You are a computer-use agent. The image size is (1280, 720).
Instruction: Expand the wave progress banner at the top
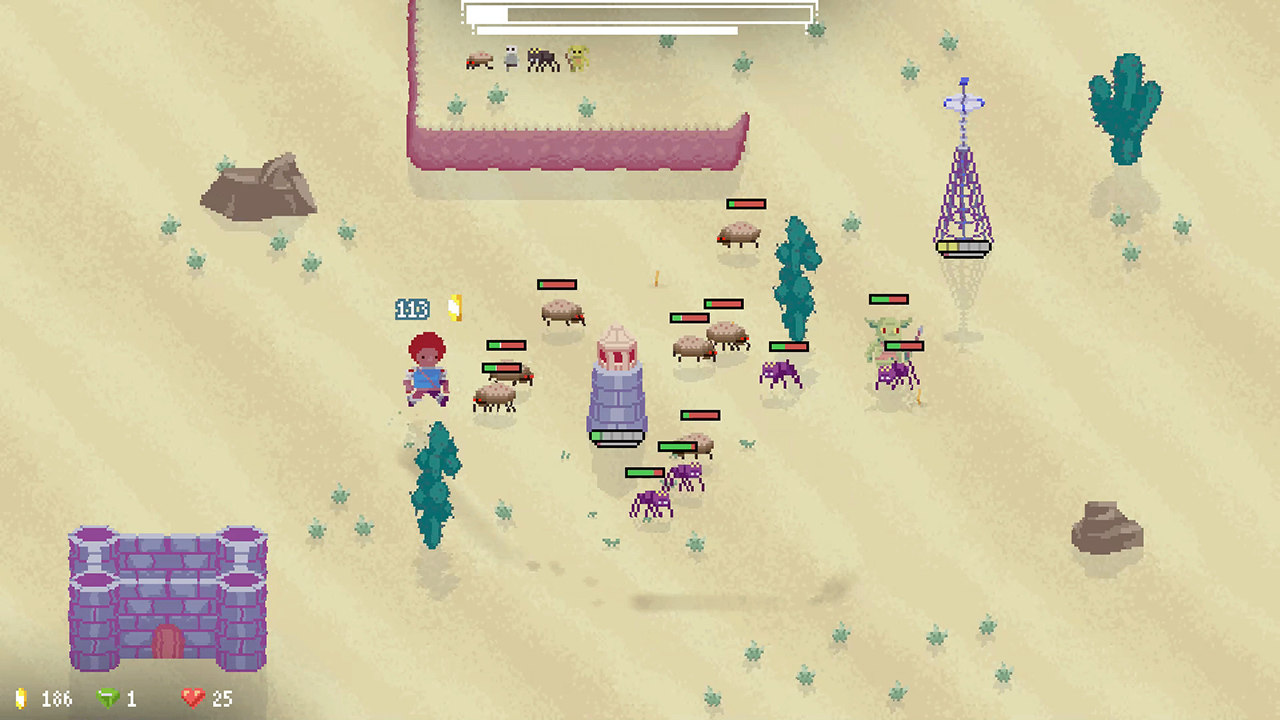click(637, 15)
